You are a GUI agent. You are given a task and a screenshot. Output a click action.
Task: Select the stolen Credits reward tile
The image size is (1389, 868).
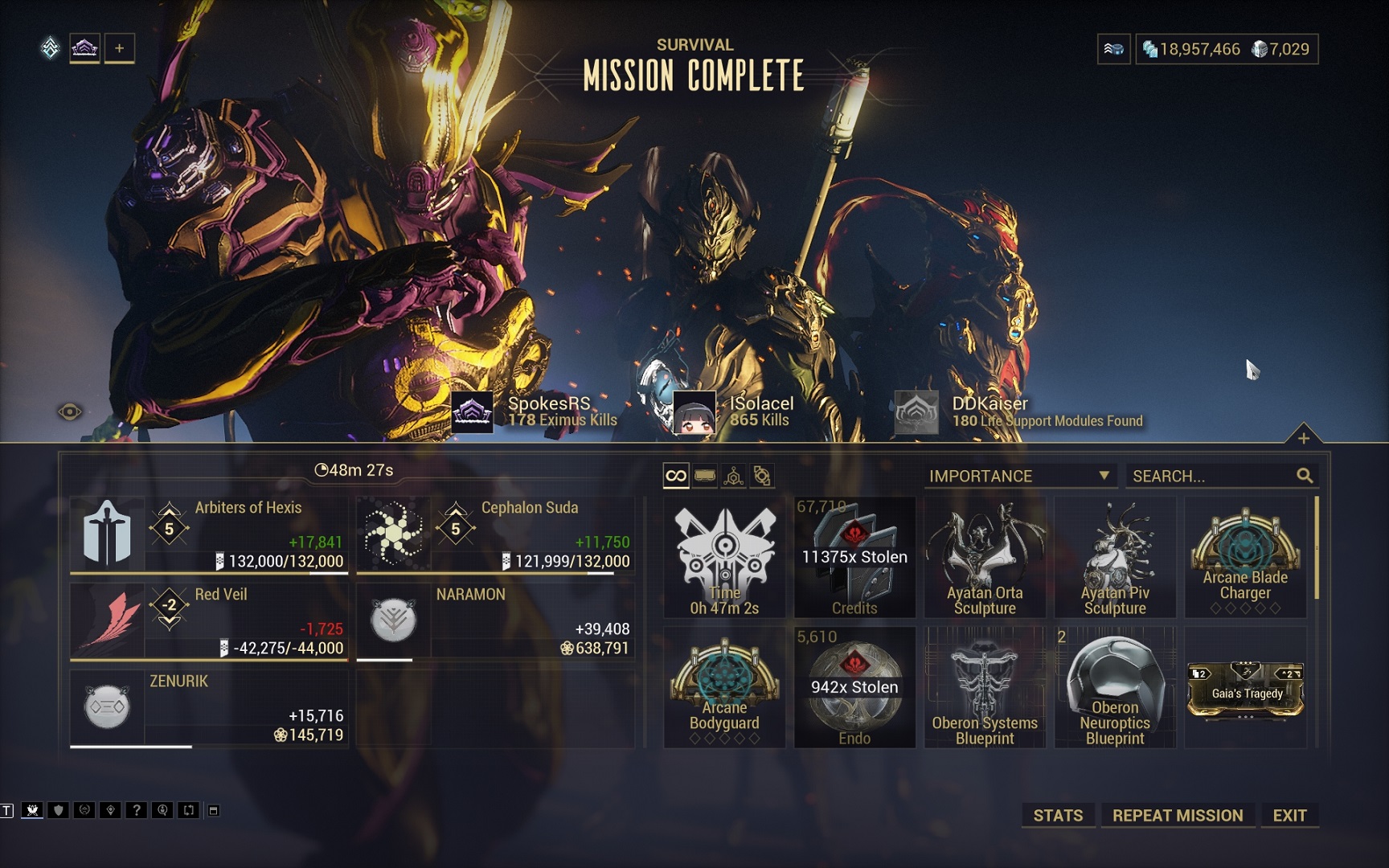tap(854, 558)
